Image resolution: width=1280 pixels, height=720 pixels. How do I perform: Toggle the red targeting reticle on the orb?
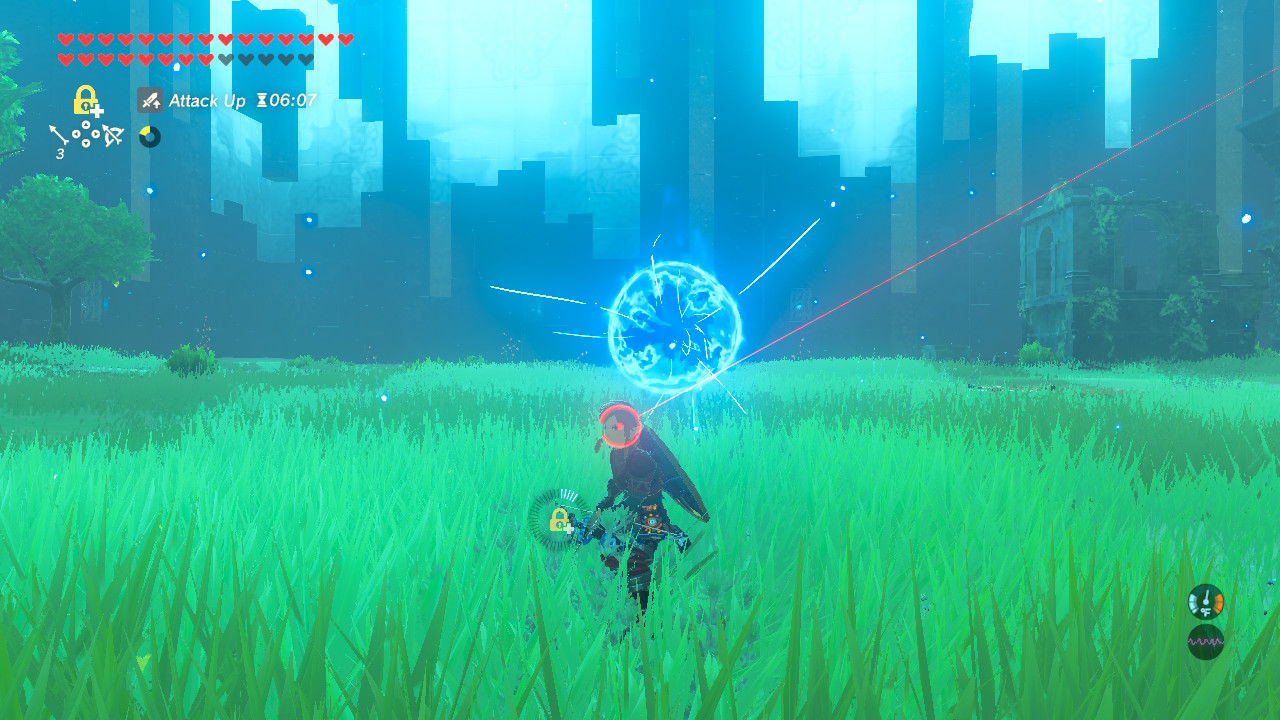620,425
